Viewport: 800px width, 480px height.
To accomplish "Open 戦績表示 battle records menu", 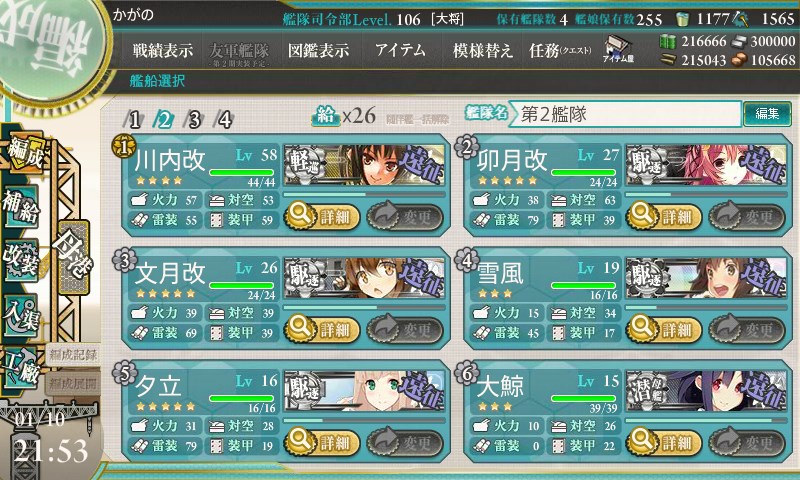I will click(163, 50).
